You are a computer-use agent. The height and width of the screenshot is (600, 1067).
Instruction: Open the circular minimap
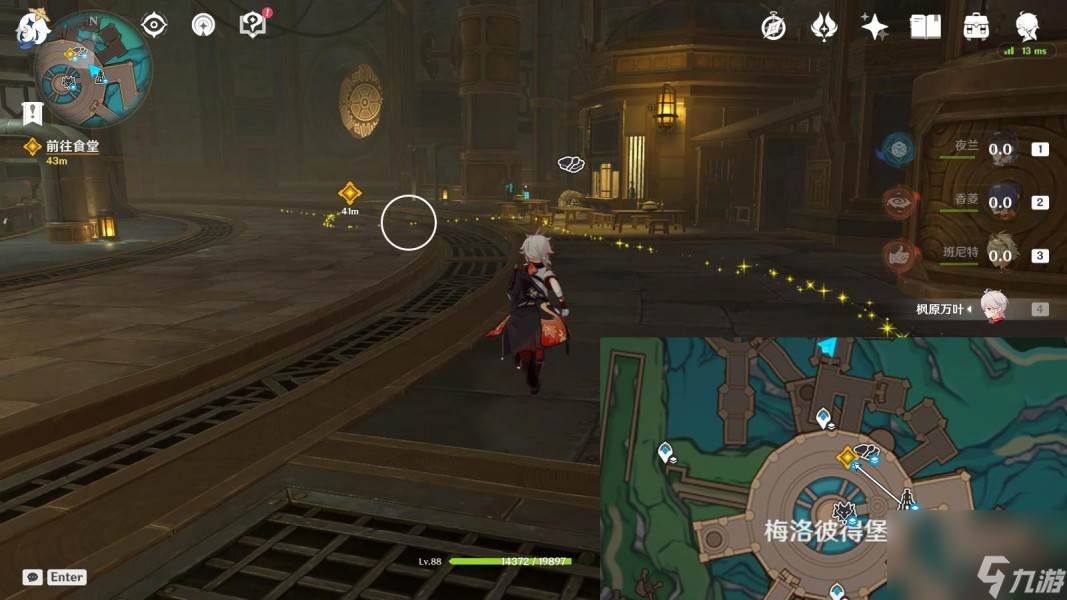pyautogui.click(x=93, y=69)
